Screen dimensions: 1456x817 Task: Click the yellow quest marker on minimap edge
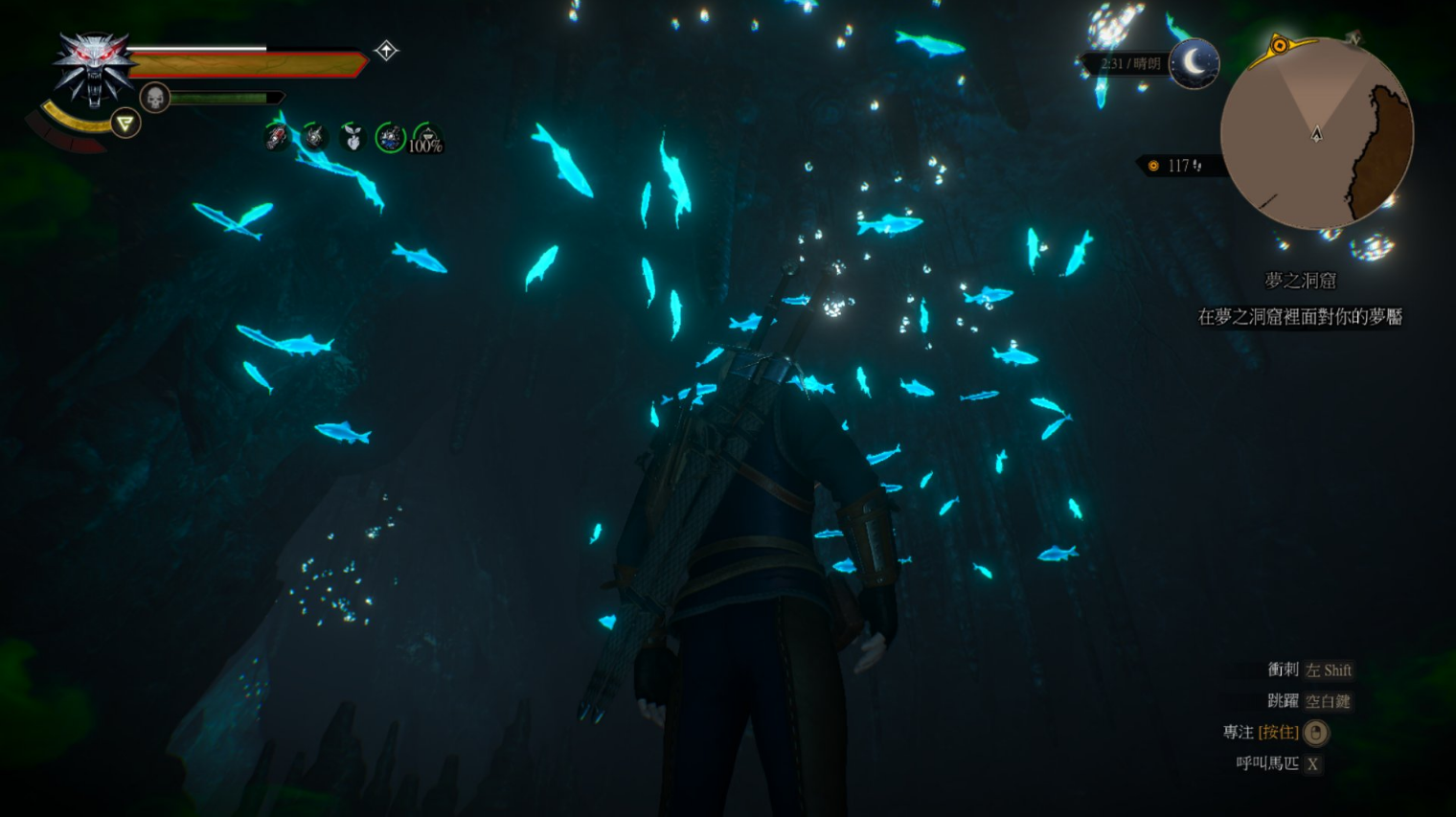[x=1279, y=45]
